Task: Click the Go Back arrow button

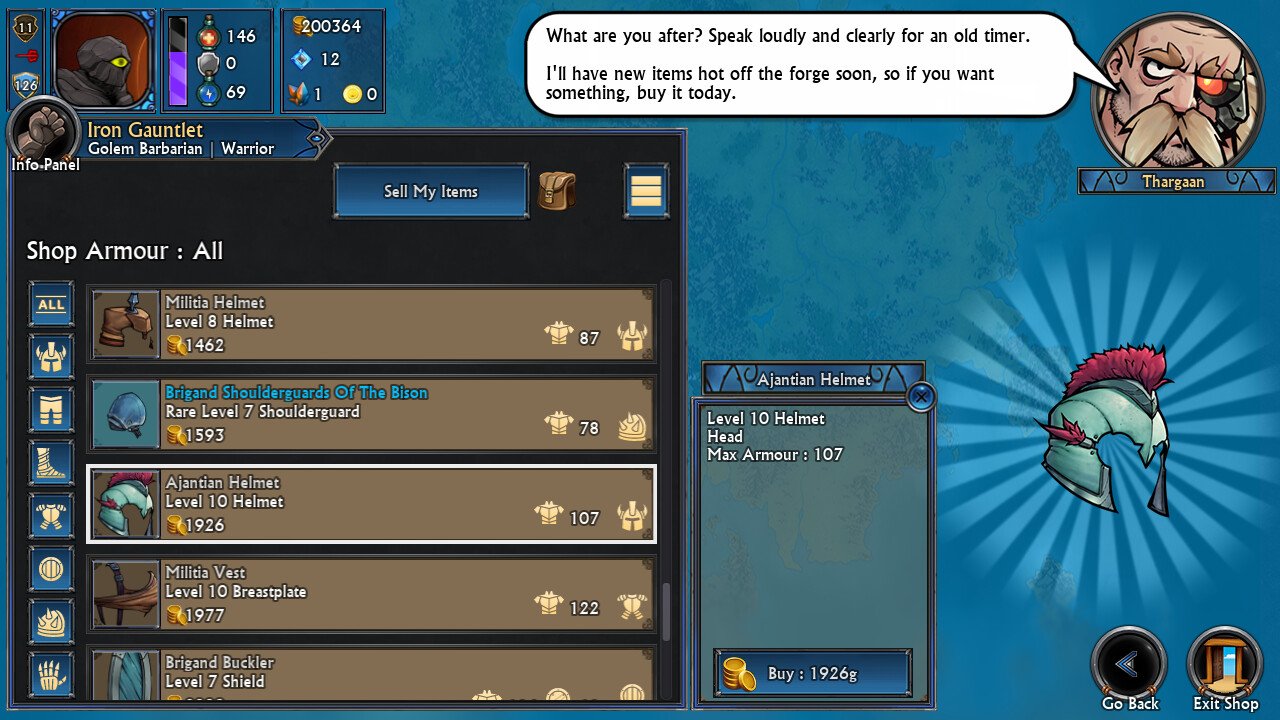Action: point(1129,664)
